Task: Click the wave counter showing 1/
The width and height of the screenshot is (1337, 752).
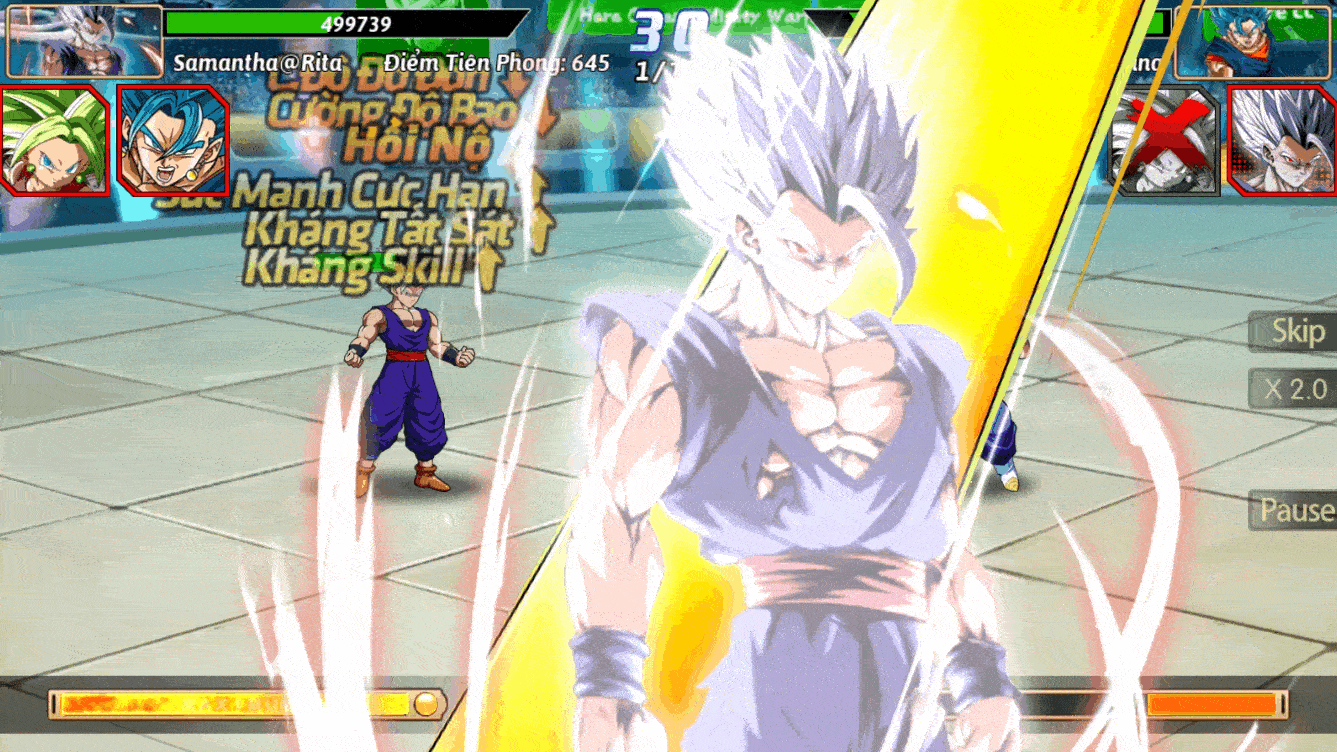Action: pyautogui.click(x=650, y=70)
